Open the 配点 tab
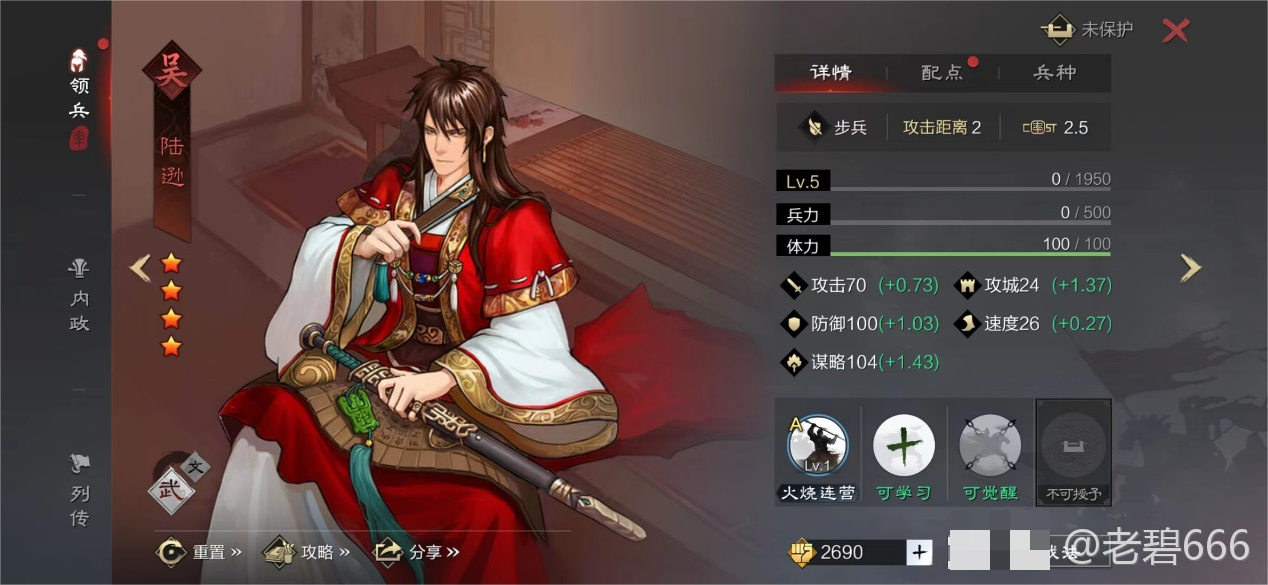This screenshot has width=1268, height=585. pyautogui.click(x=942, y=73)
